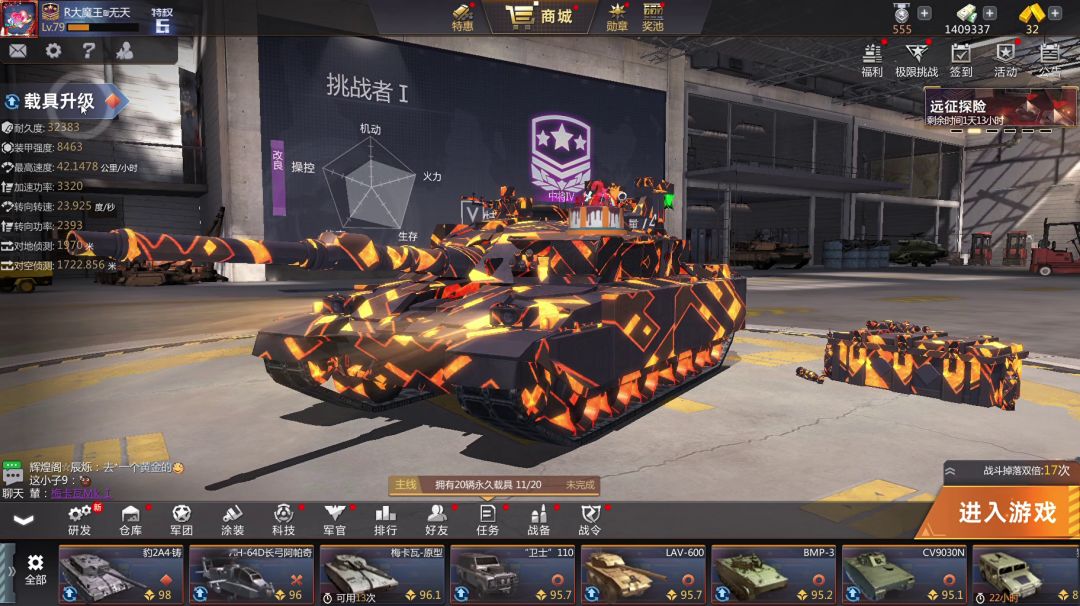Open the 战令 battle pass
The height and width of the screenshot is (606, 1080).
[590, 520]
